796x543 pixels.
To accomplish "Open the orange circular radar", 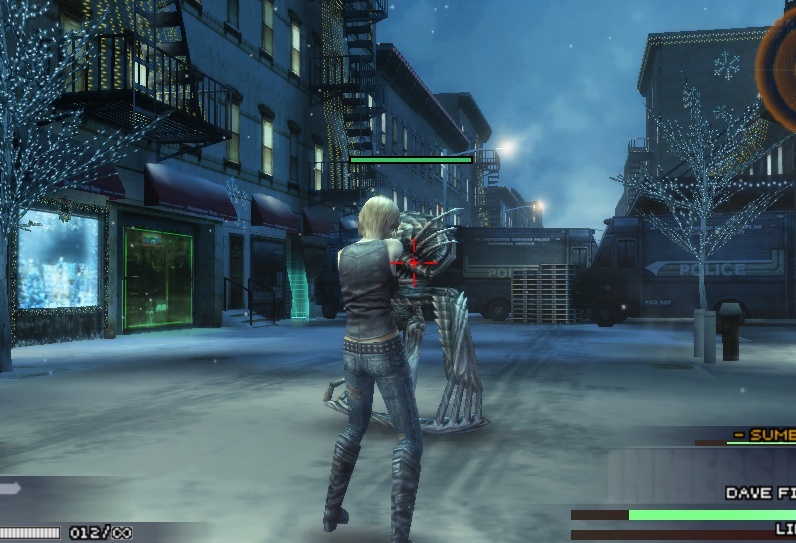I will pos(780,63).
